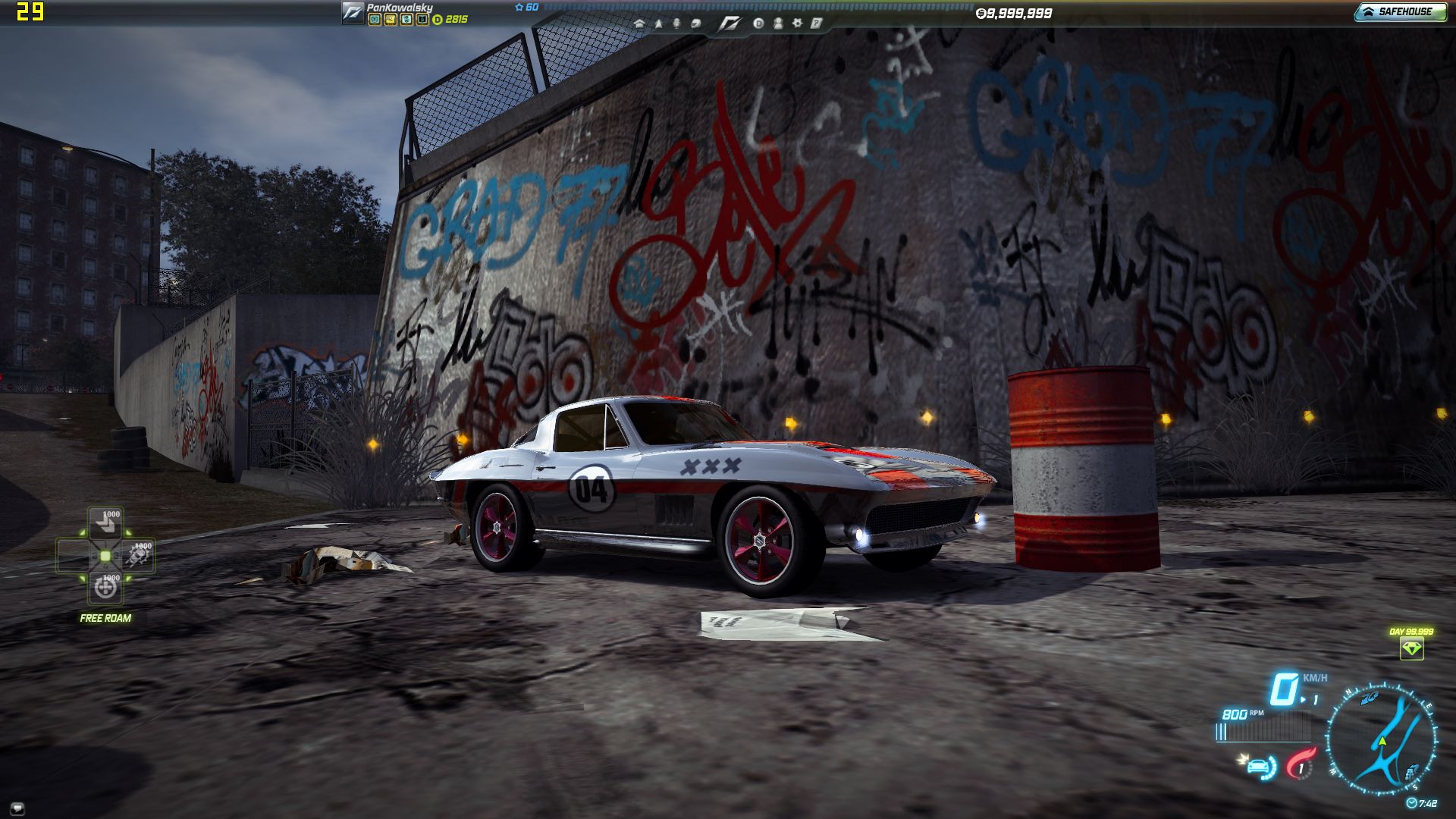Activate the double-chevron powerup slot
The width and height of the screenshot is (1456, 819).
click(105, 522)
